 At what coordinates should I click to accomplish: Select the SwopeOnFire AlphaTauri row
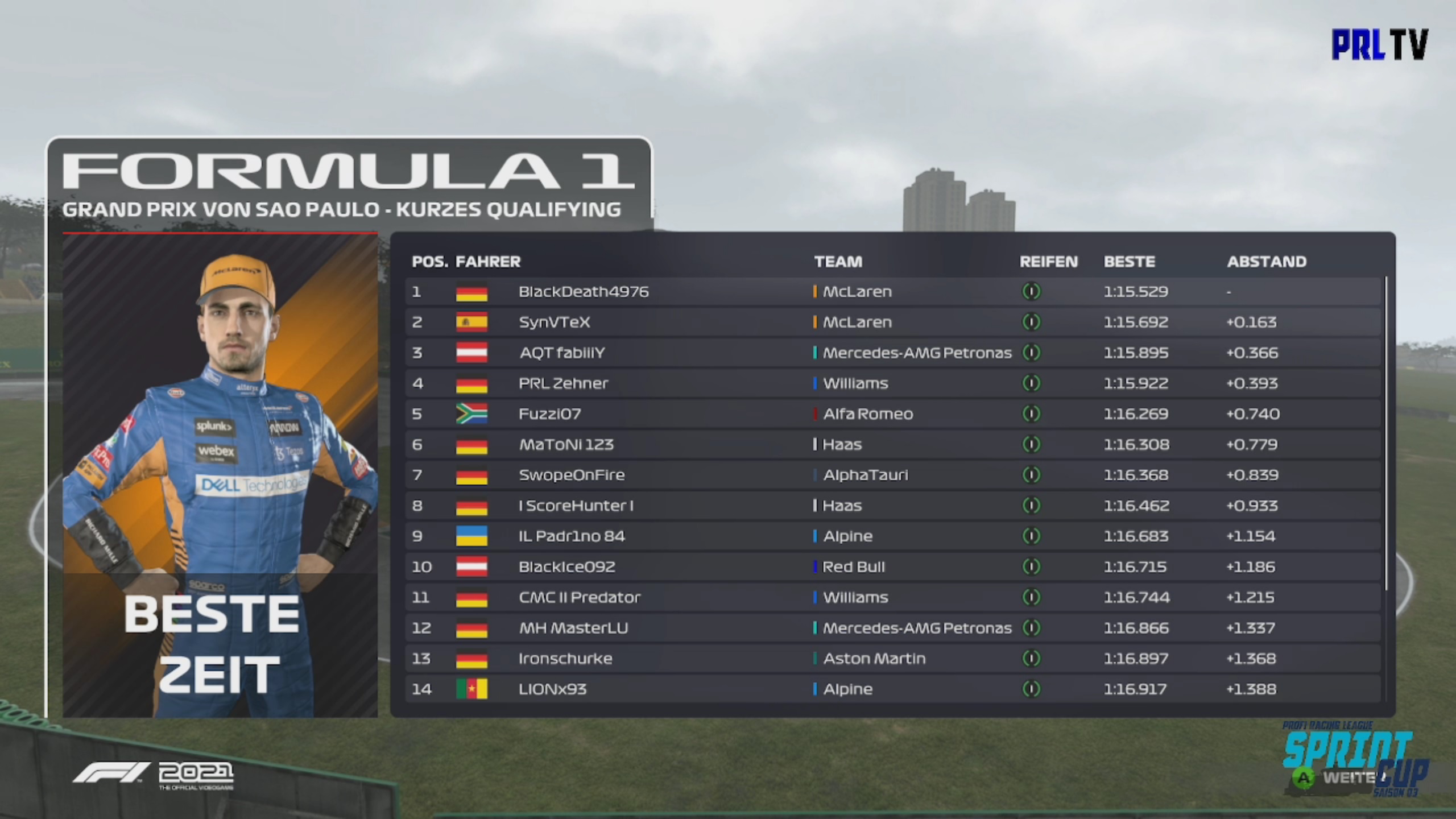pyautogui.click(x=893, y=475)
